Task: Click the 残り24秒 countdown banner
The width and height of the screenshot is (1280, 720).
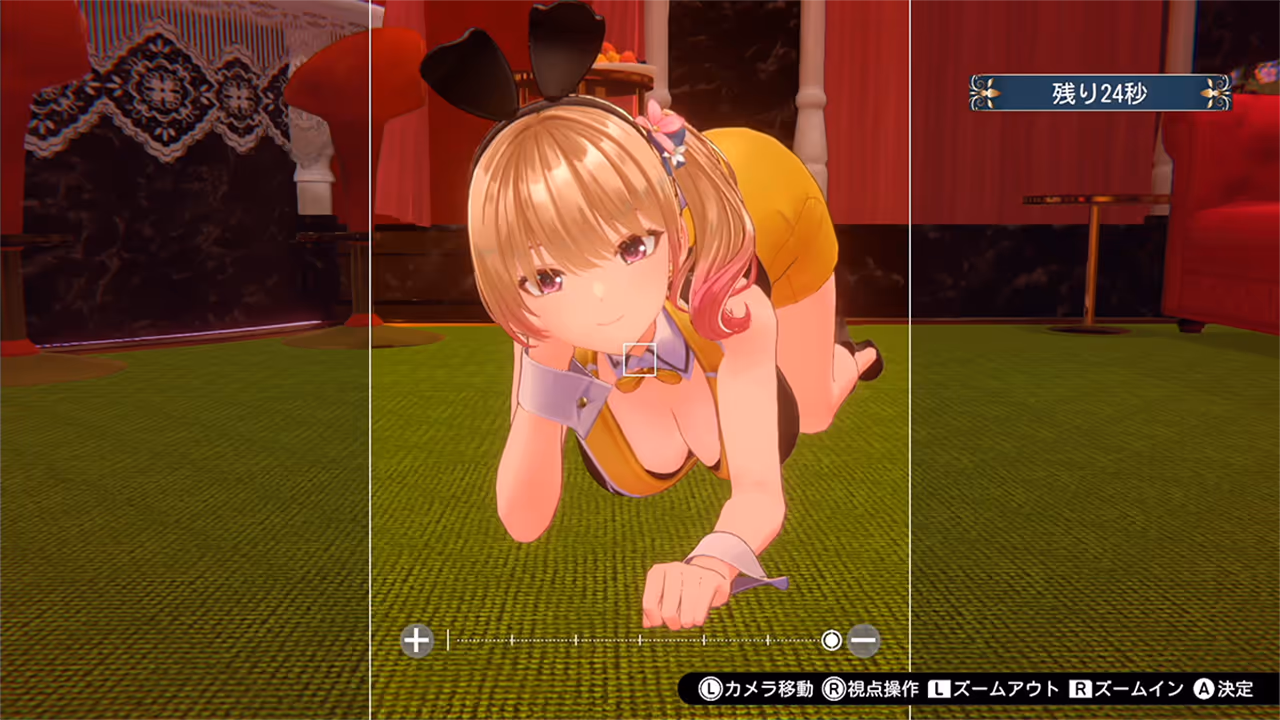Action: tap(1100, 93)
